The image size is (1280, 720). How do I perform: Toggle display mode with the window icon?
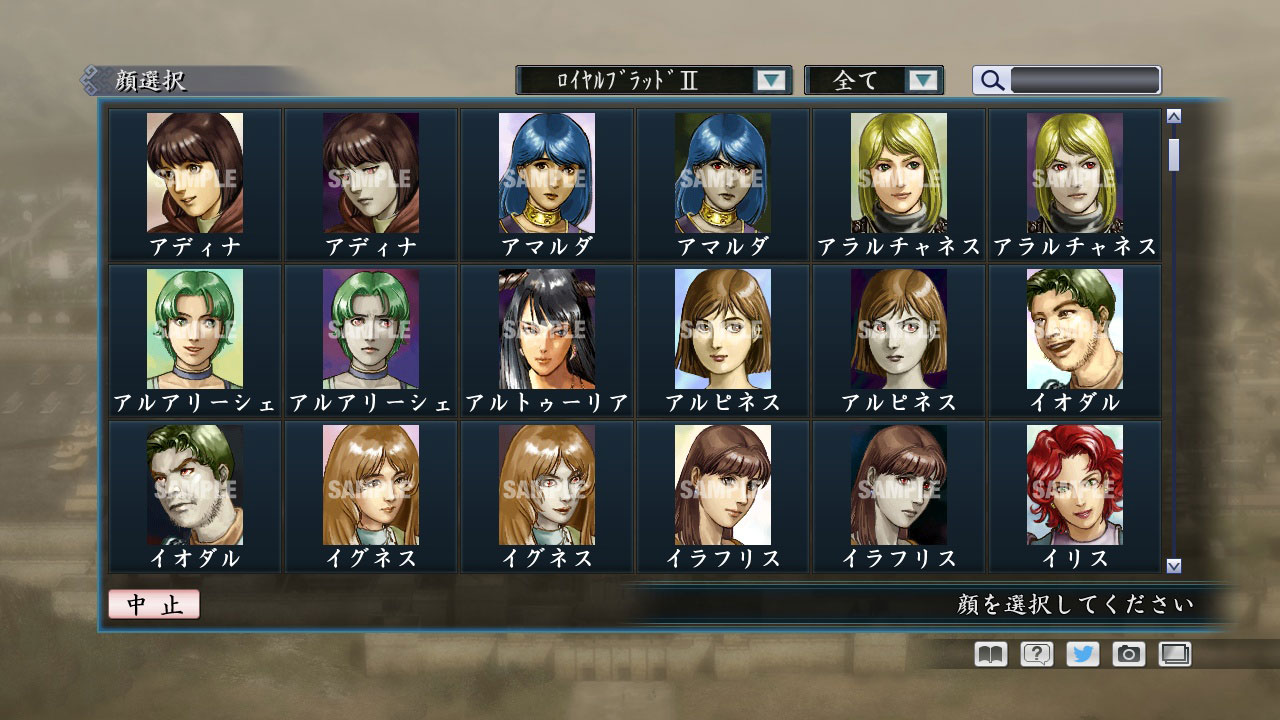click(x=1173, y=654)
